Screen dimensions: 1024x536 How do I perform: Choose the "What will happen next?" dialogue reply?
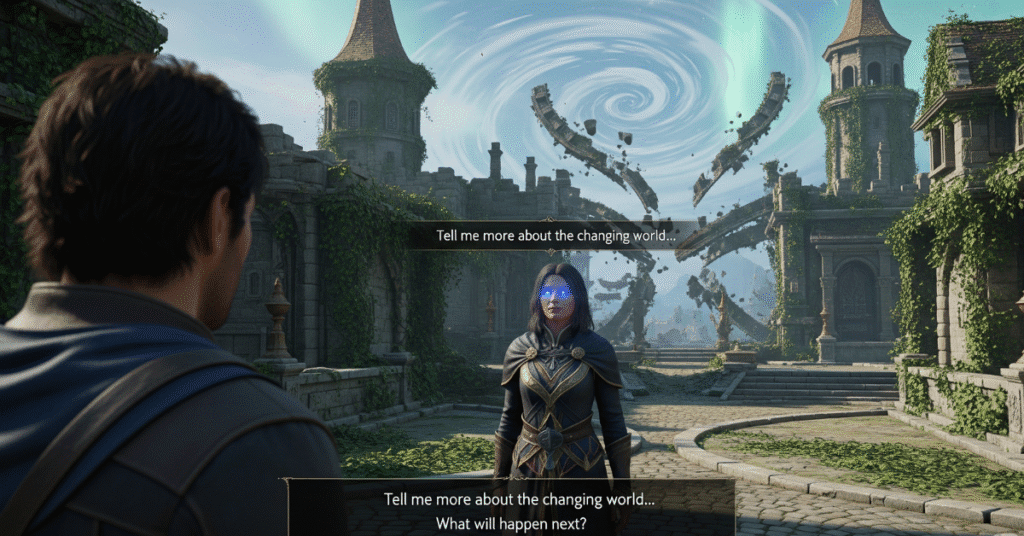512,522
